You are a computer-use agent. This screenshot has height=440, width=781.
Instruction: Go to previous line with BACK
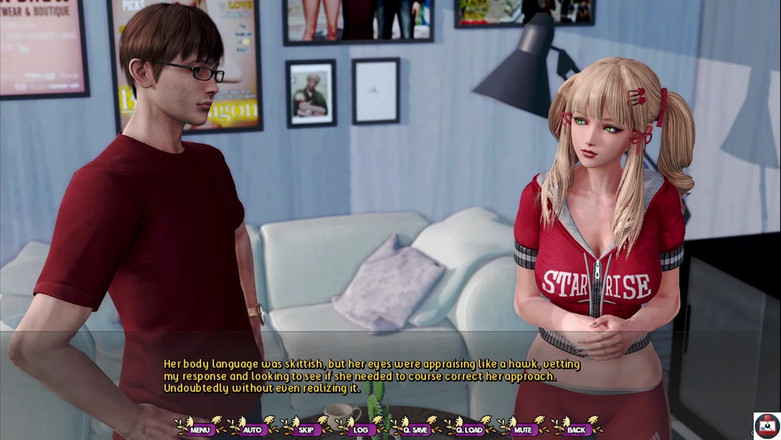[x=576, y=429]
